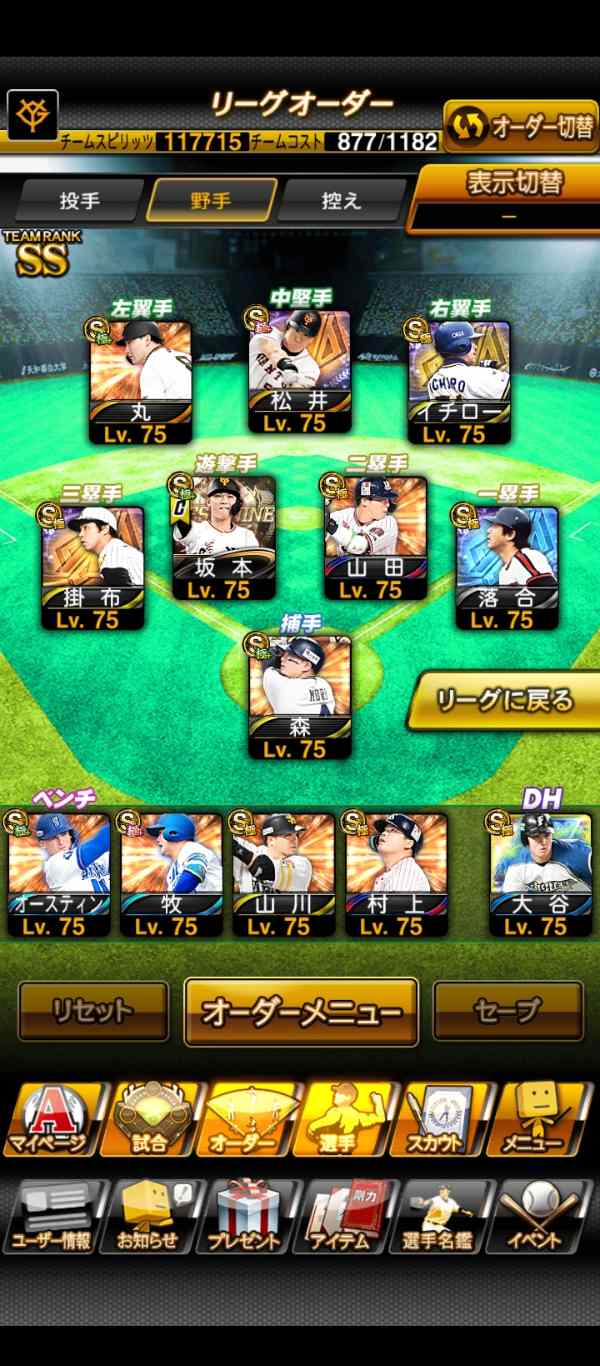Image resolution: width=600 pixels, height=1366 pixels.
Task: Tap the オーダー切替 button
Action: (521, 126)
